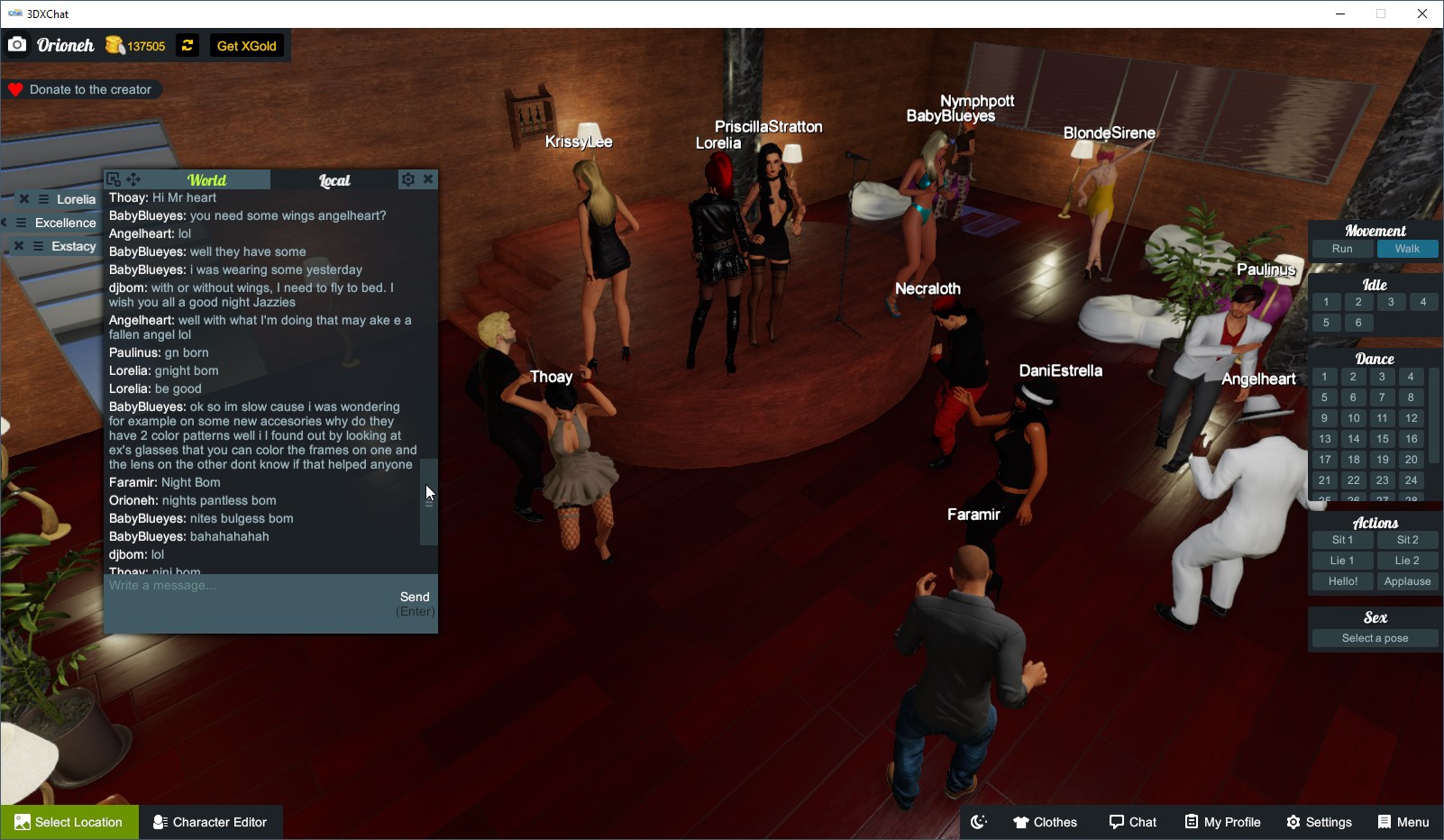Open the Excellence conversation options menu

(x=21, y=222)
